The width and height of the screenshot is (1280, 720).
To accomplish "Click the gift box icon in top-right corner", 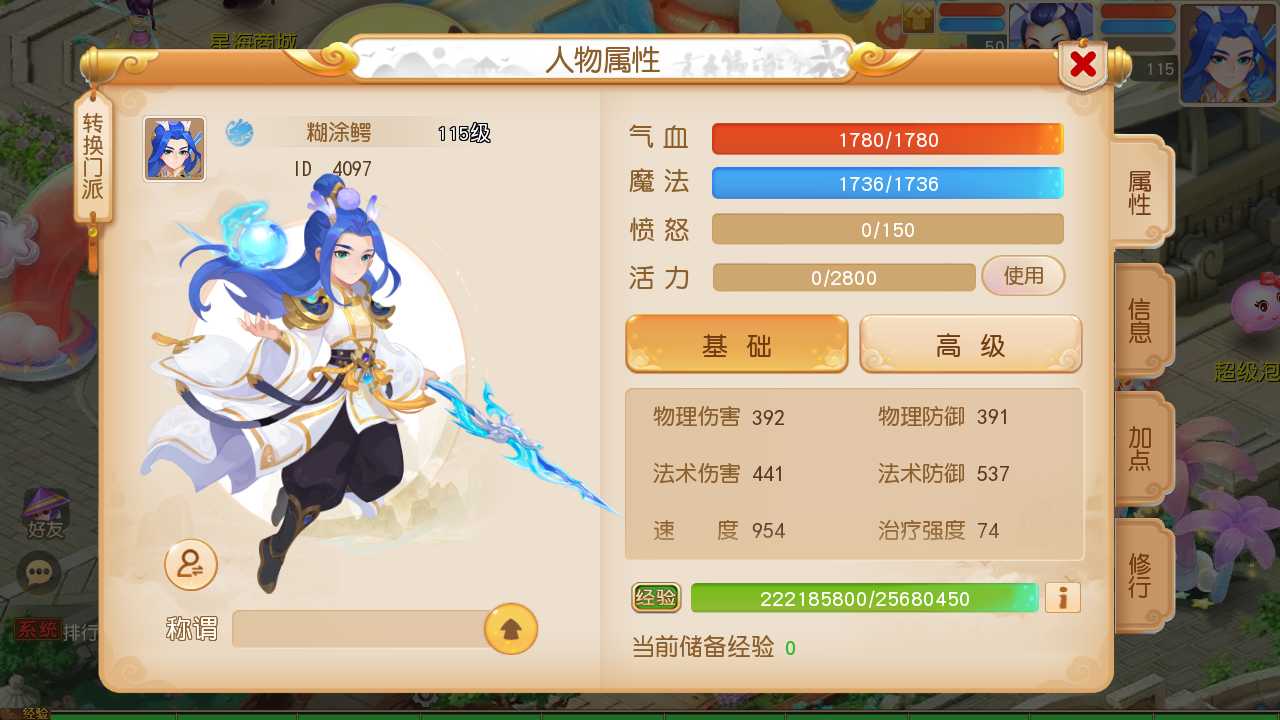I will click(917, 17).
